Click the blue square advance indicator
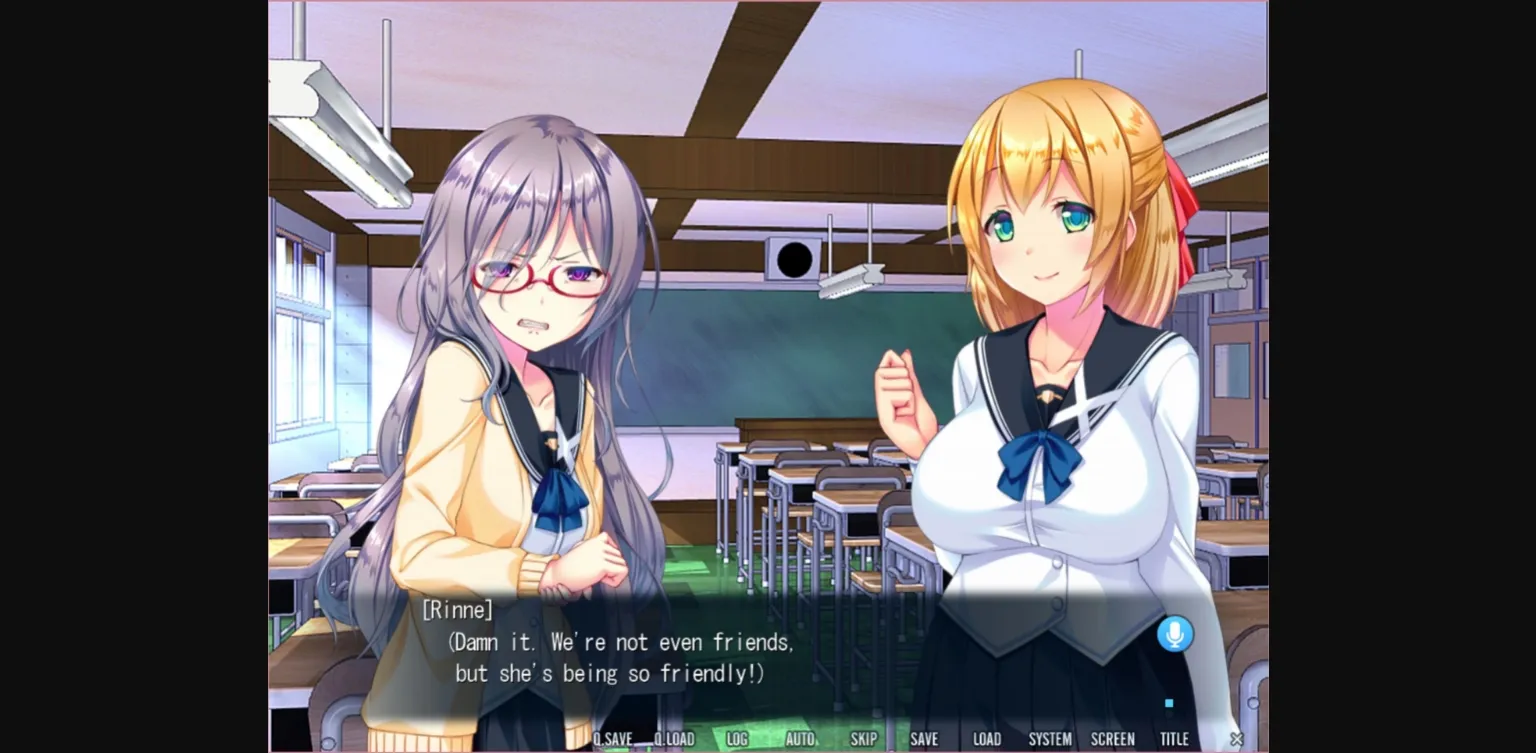This screenshot has width=1536, height=753. click(x=1168, y=703)
